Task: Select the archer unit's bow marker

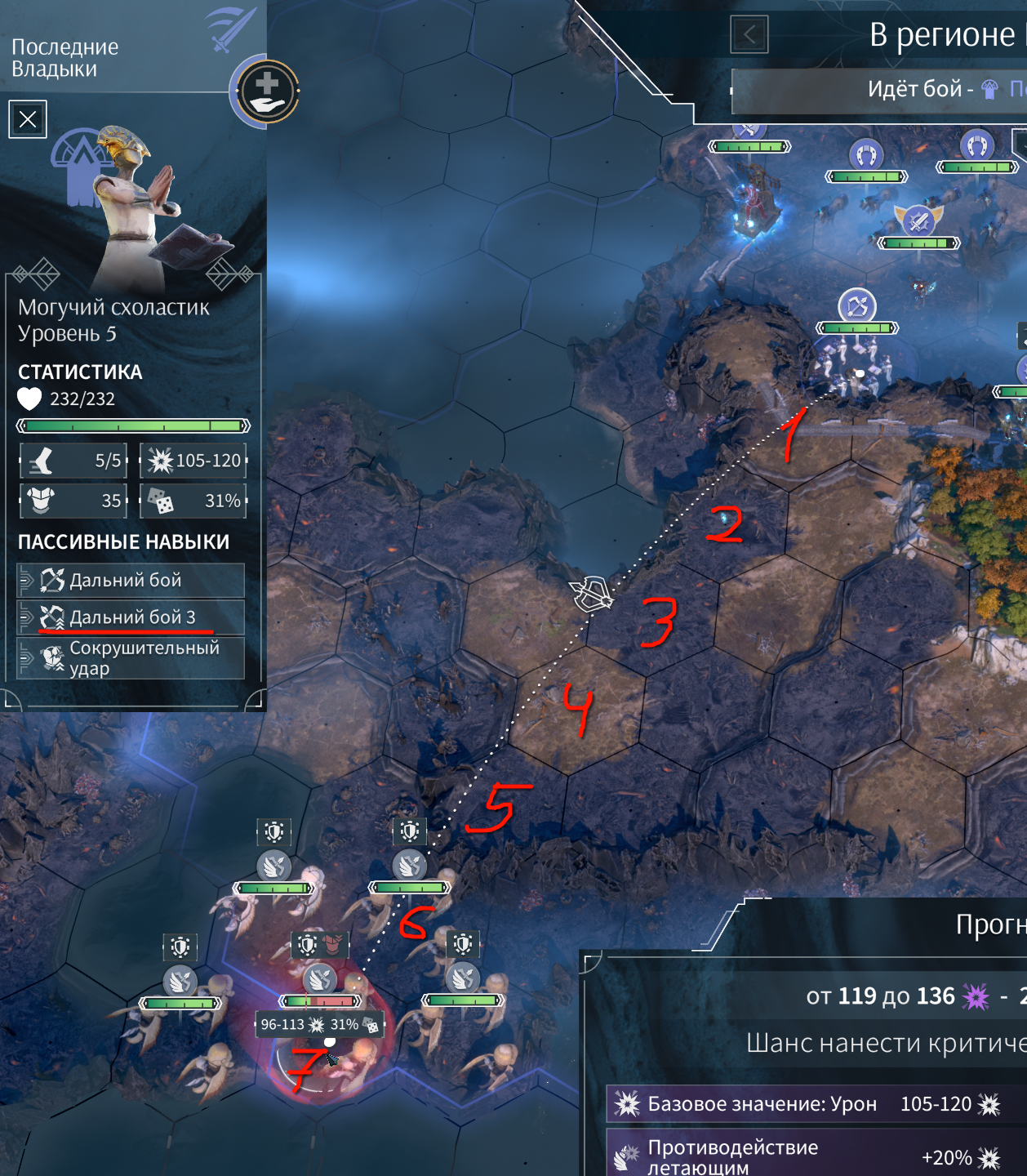Action: [857, 307]
